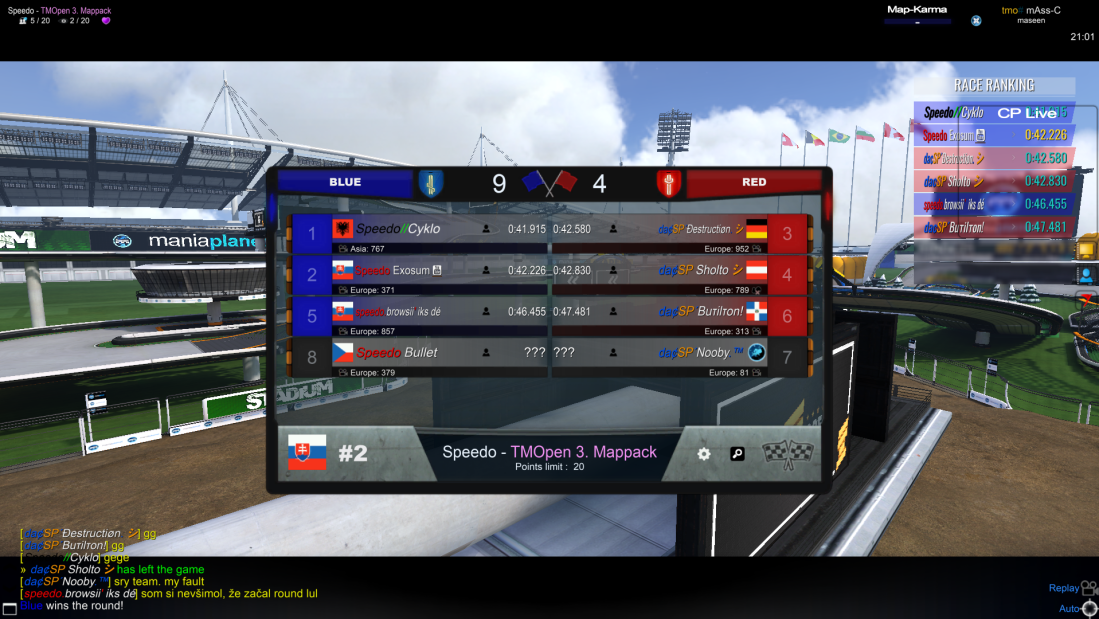Click the purple heart icon in the server info

(106, 20)
